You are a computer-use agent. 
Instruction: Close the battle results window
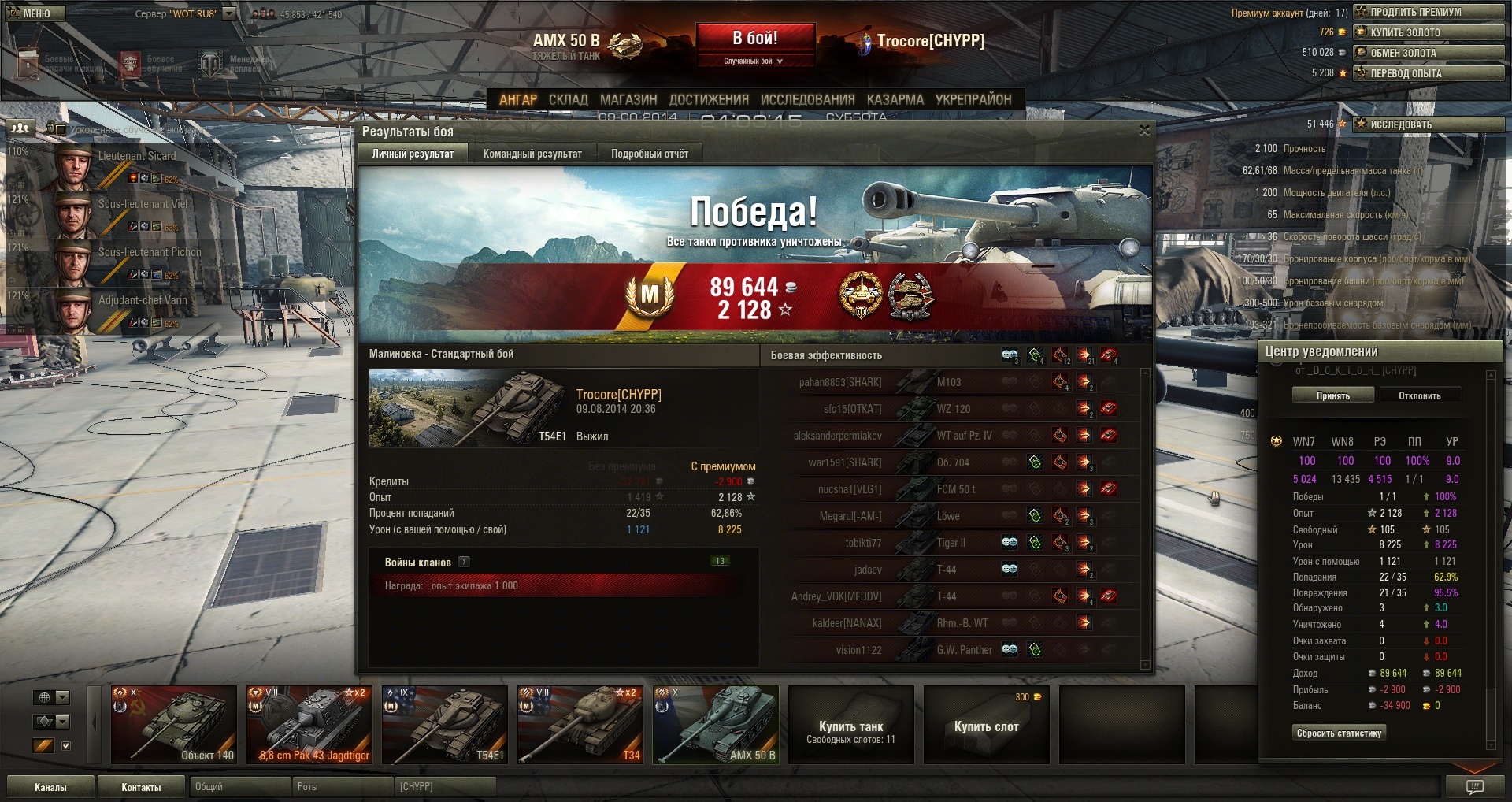pyautogui.click(x=1144, y=130)
